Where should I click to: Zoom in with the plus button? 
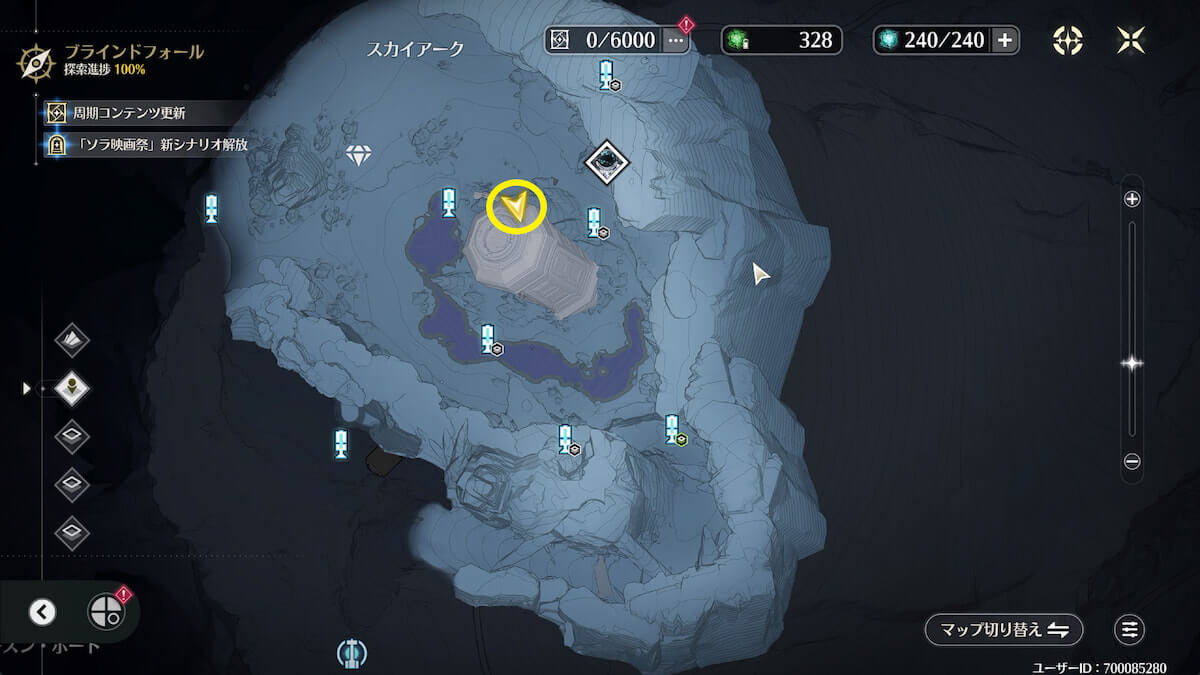pyautogui.click(x=1132, y=199)
